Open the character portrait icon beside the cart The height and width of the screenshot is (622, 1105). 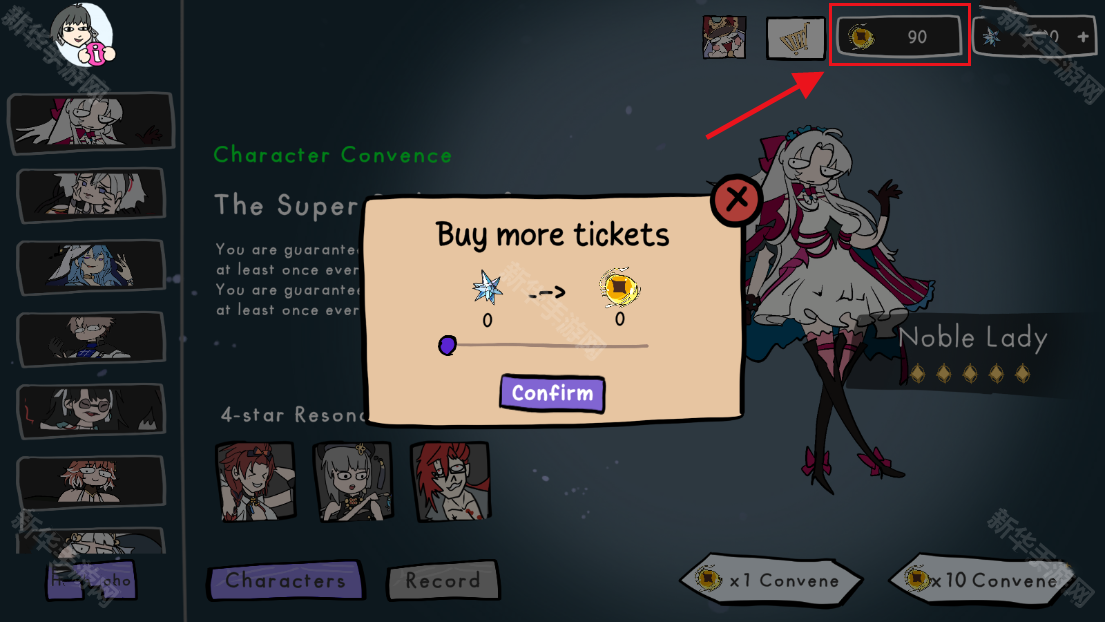coord(724,37)
